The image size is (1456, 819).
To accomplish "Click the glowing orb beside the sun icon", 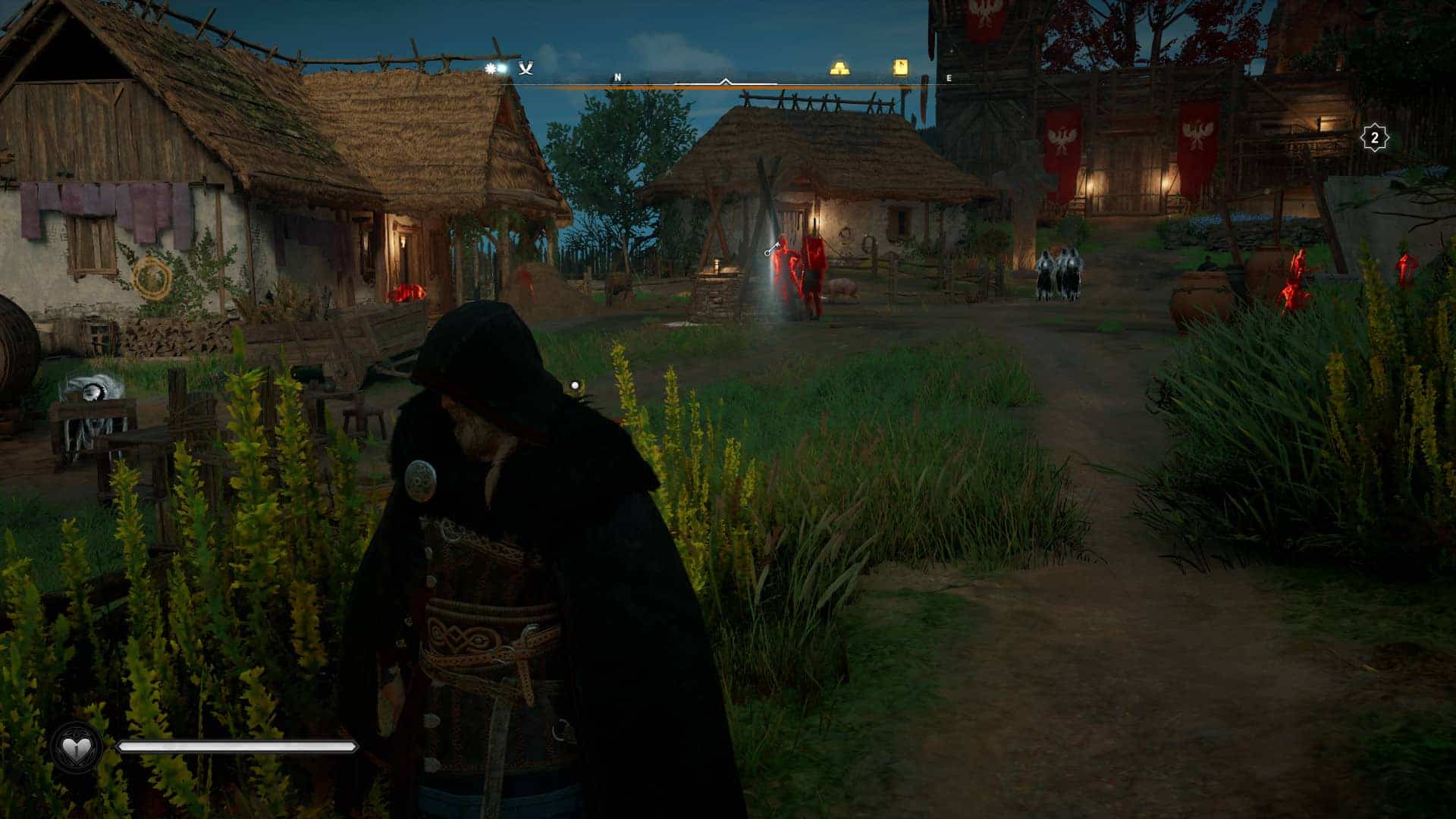I will 500,69.
